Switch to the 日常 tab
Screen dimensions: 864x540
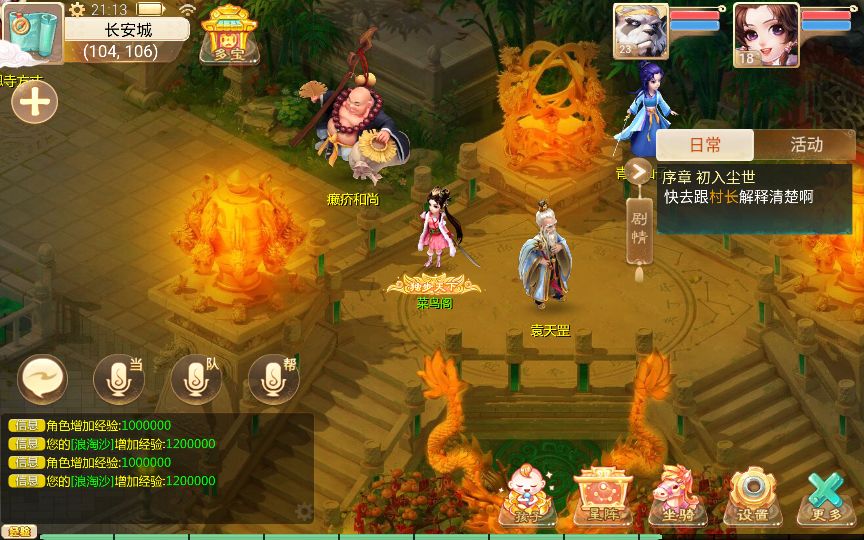(706, 145)
